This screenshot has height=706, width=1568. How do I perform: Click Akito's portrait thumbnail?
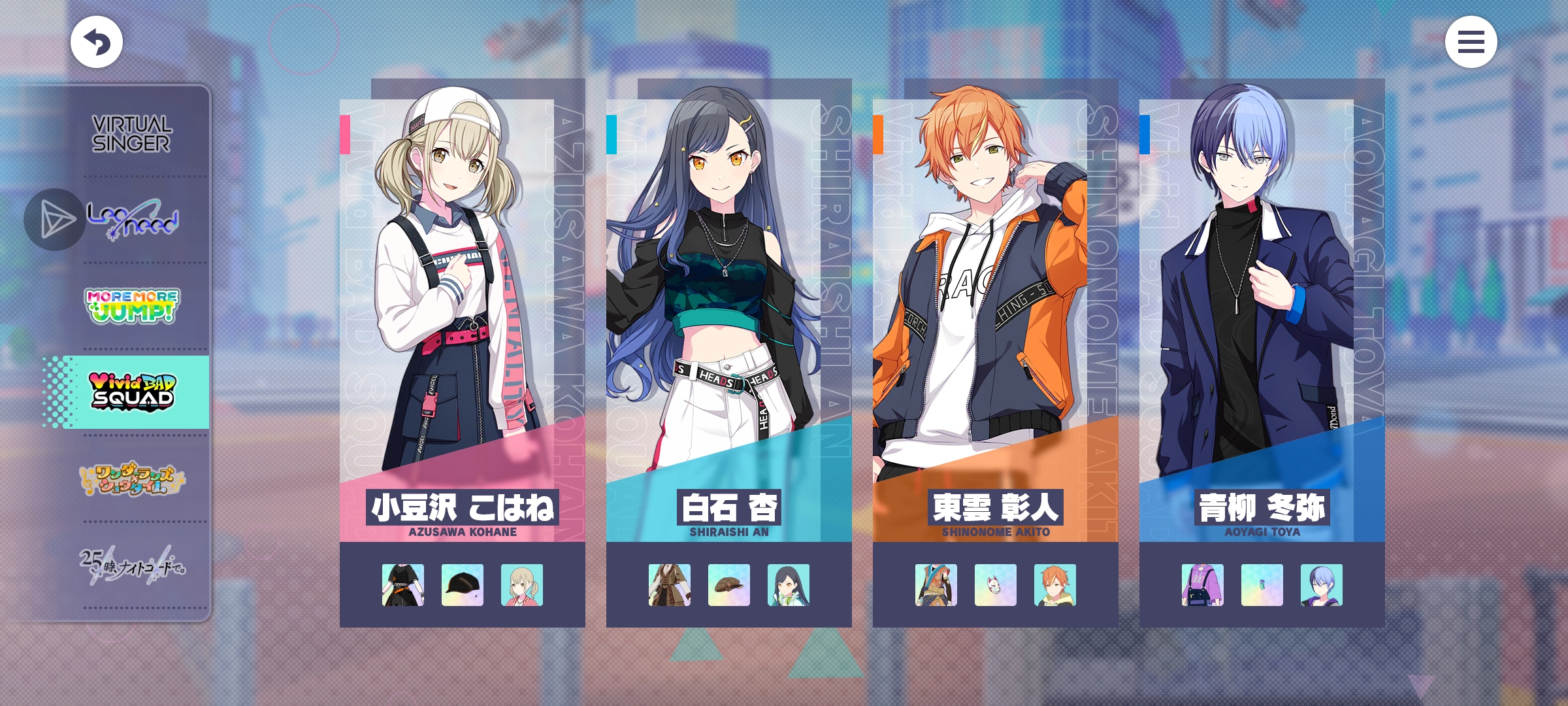tap(1055, 585)
